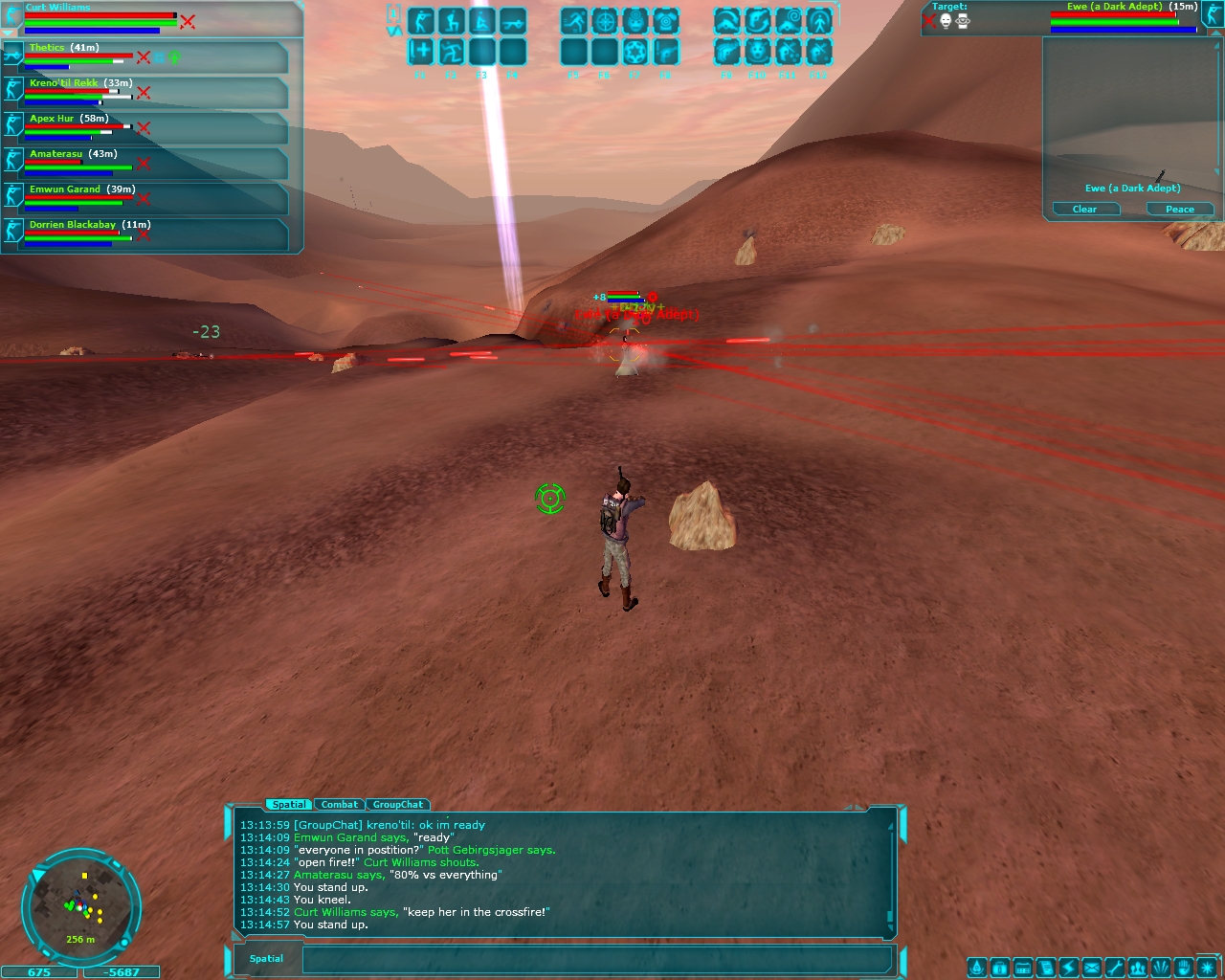Activate the running sprint ability
1225x980 pixels.
click(574, 21)
